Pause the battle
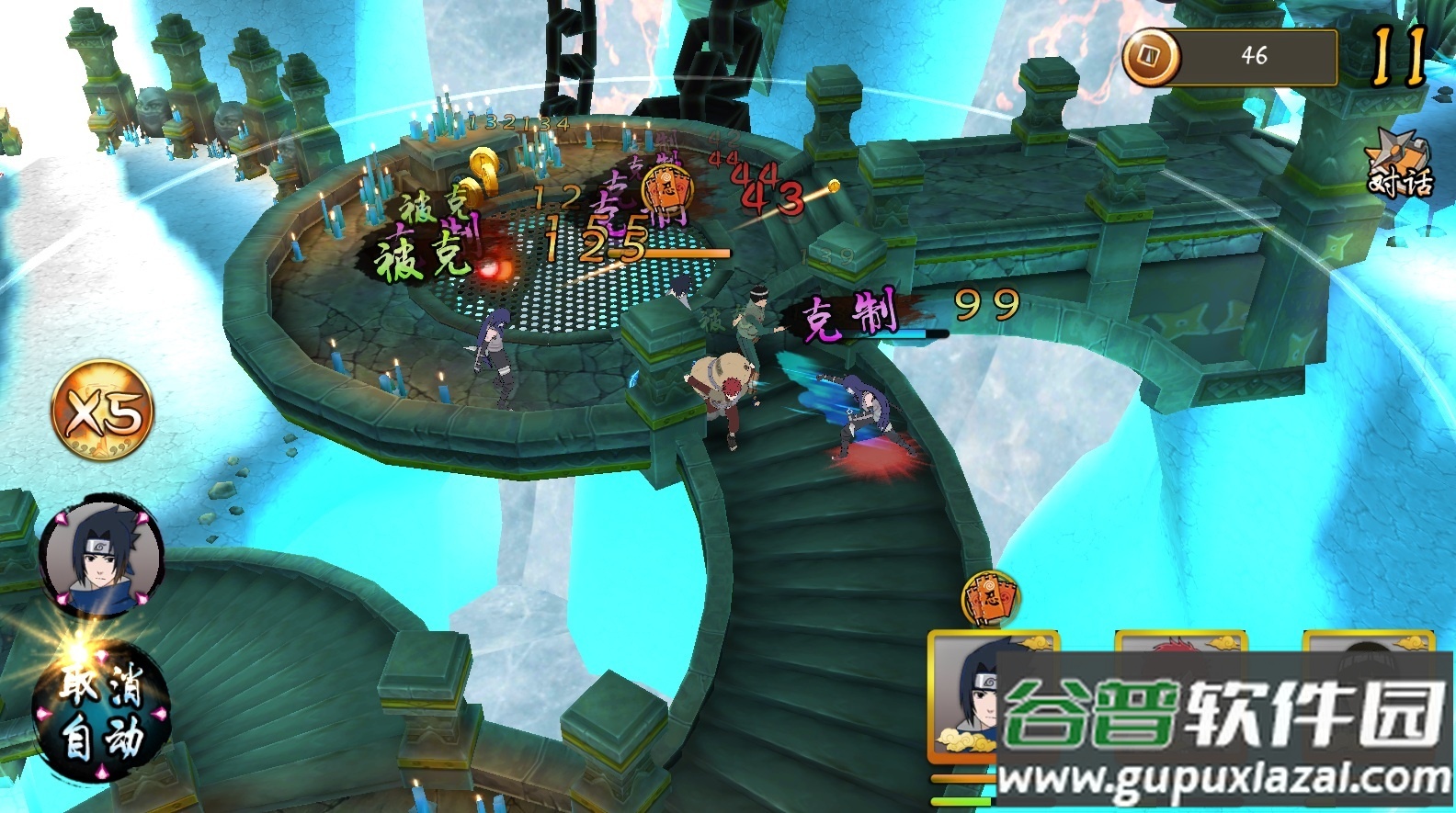The image size is (1456, 813). (1398, 55)
